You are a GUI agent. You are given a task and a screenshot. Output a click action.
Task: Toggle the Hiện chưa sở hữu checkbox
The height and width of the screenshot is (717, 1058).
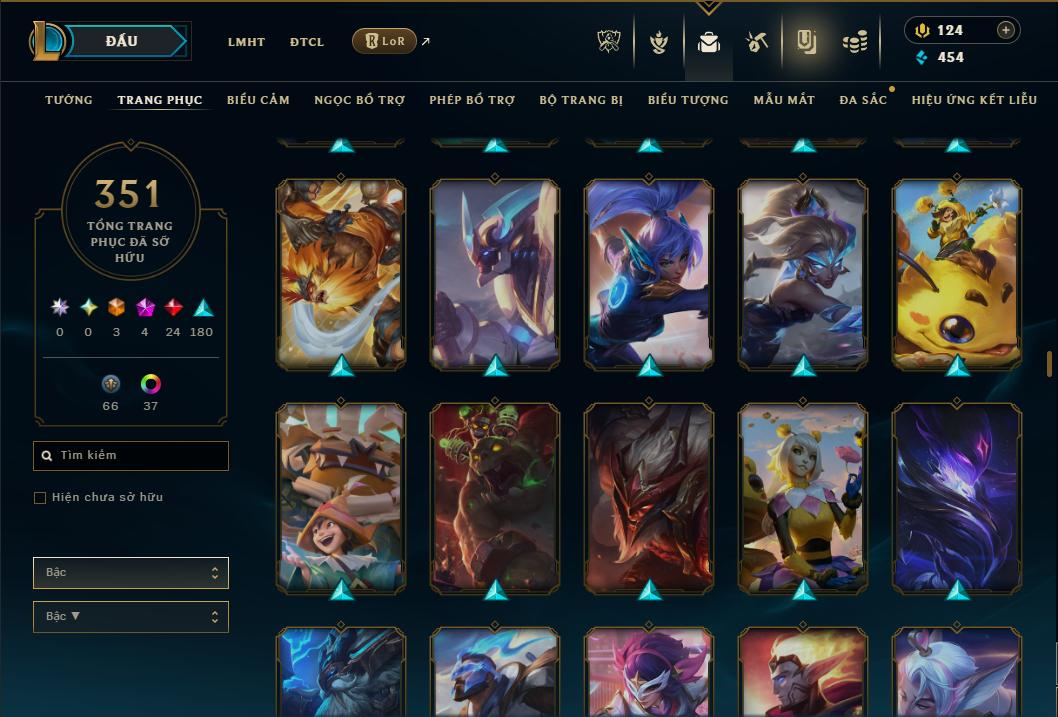[40, 498]
